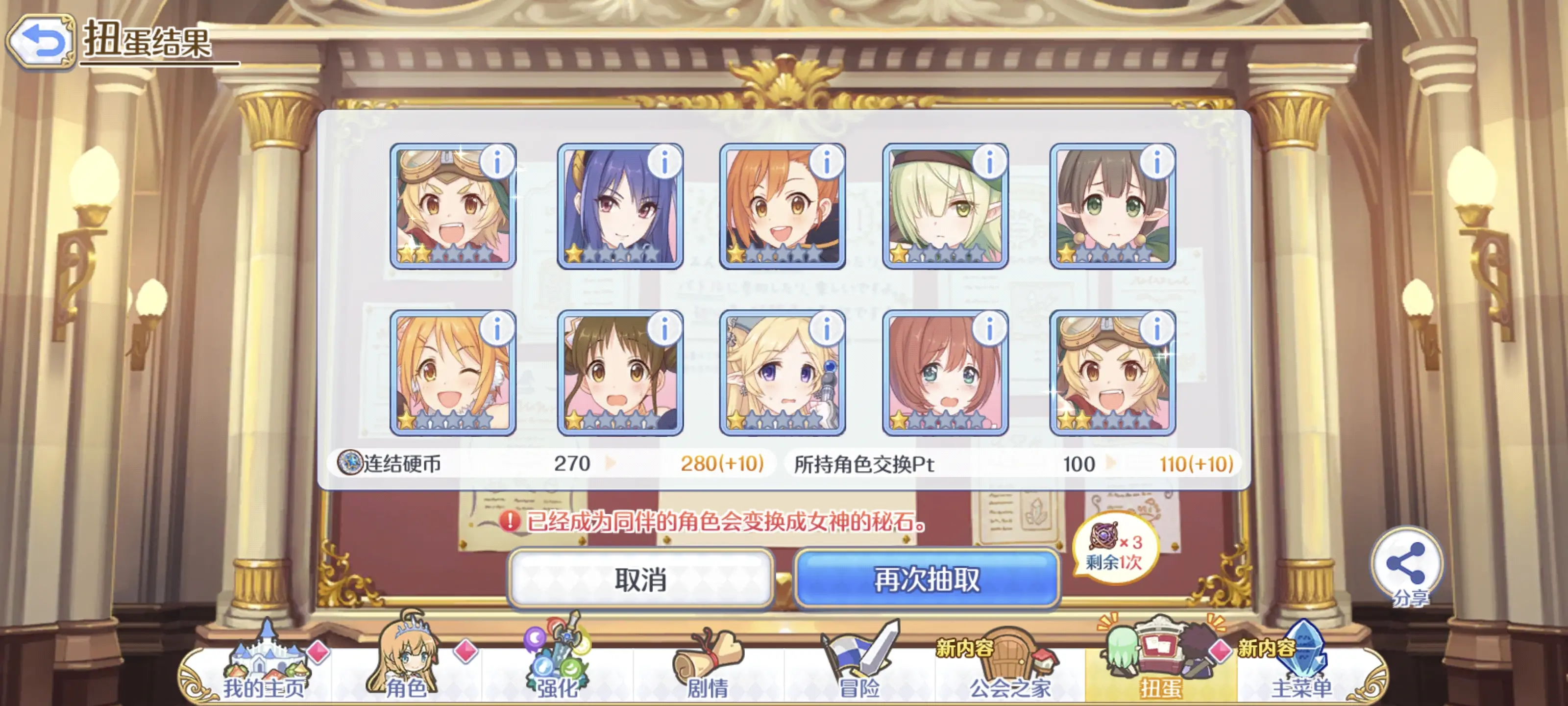Image resolution: width=1568 pixels, height=706 pixels.
Task: Go back with the return arrow
Action: point(43,40)
